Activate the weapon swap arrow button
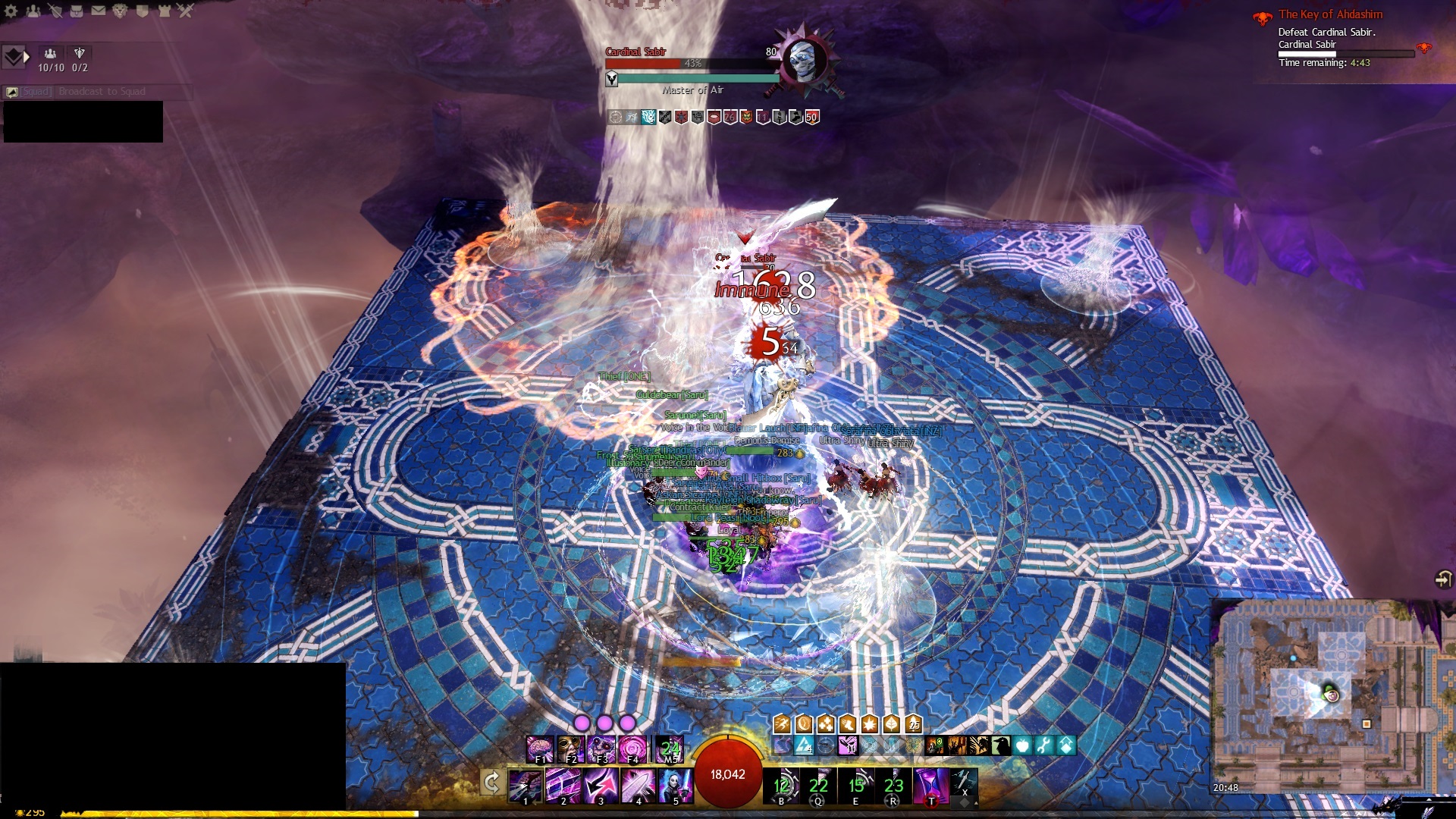 click(x=491, y=782)
